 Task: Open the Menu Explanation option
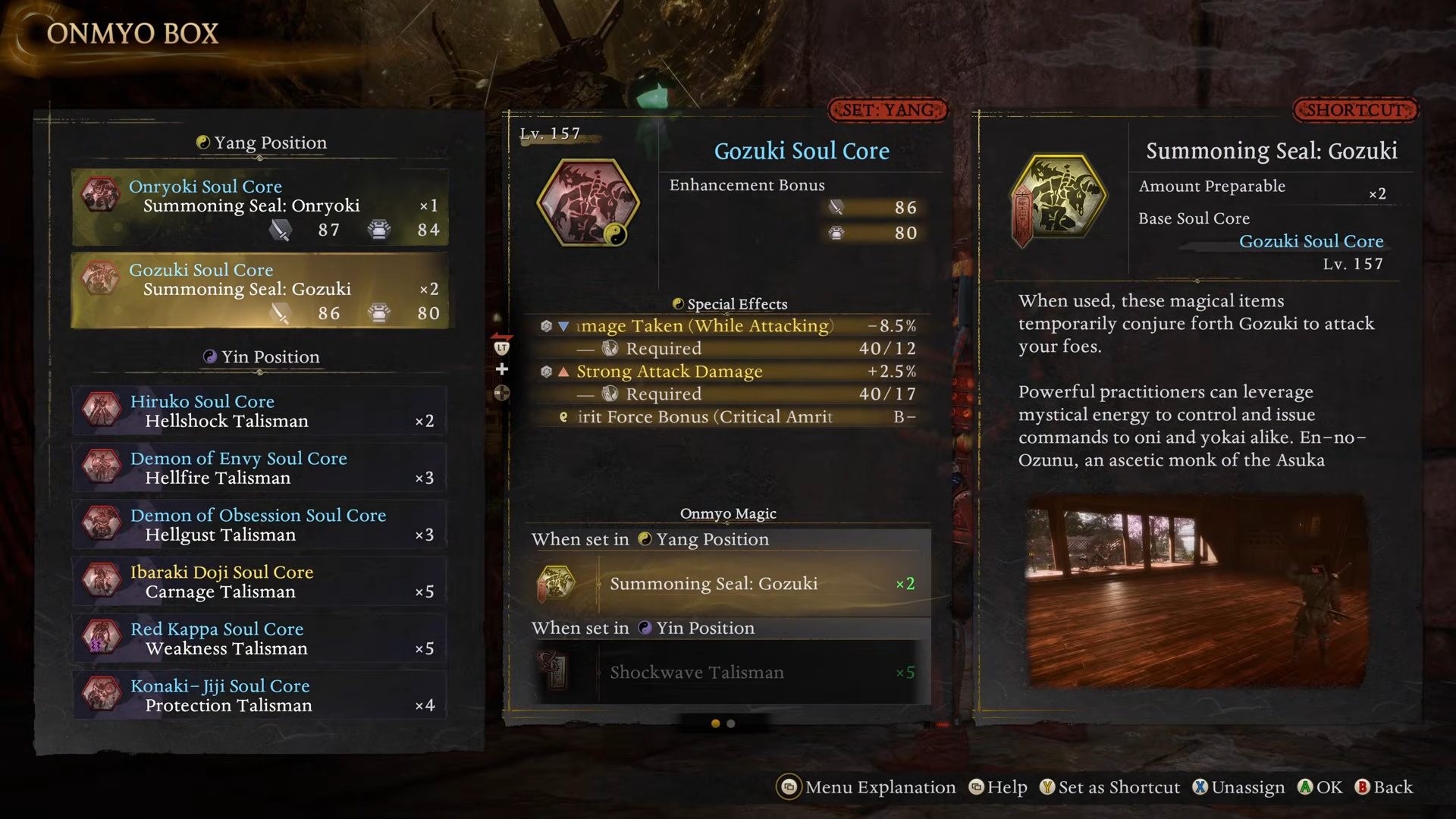click(x=867, y=787)
